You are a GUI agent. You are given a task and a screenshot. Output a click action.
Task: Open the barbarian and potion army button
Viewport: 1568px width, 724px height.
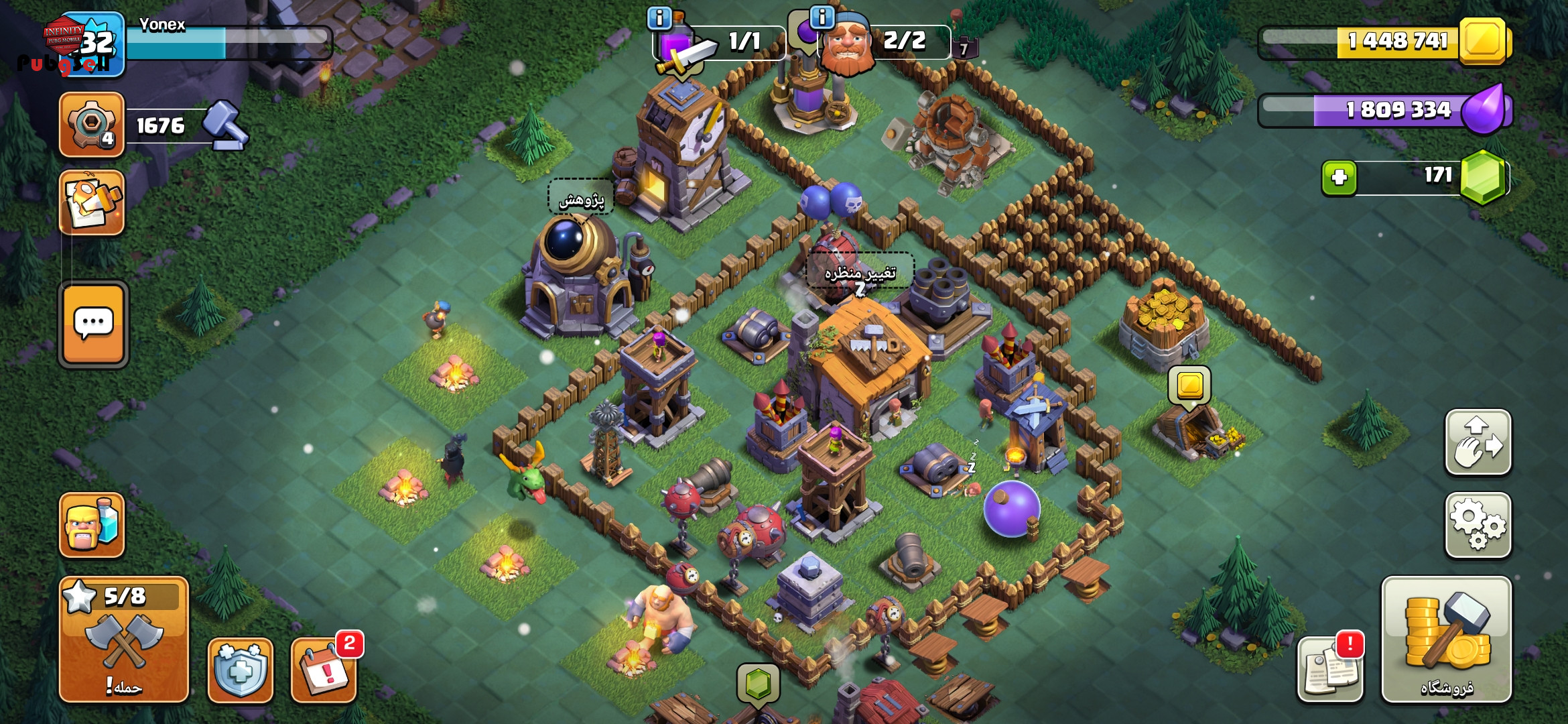tap(92, 525)
